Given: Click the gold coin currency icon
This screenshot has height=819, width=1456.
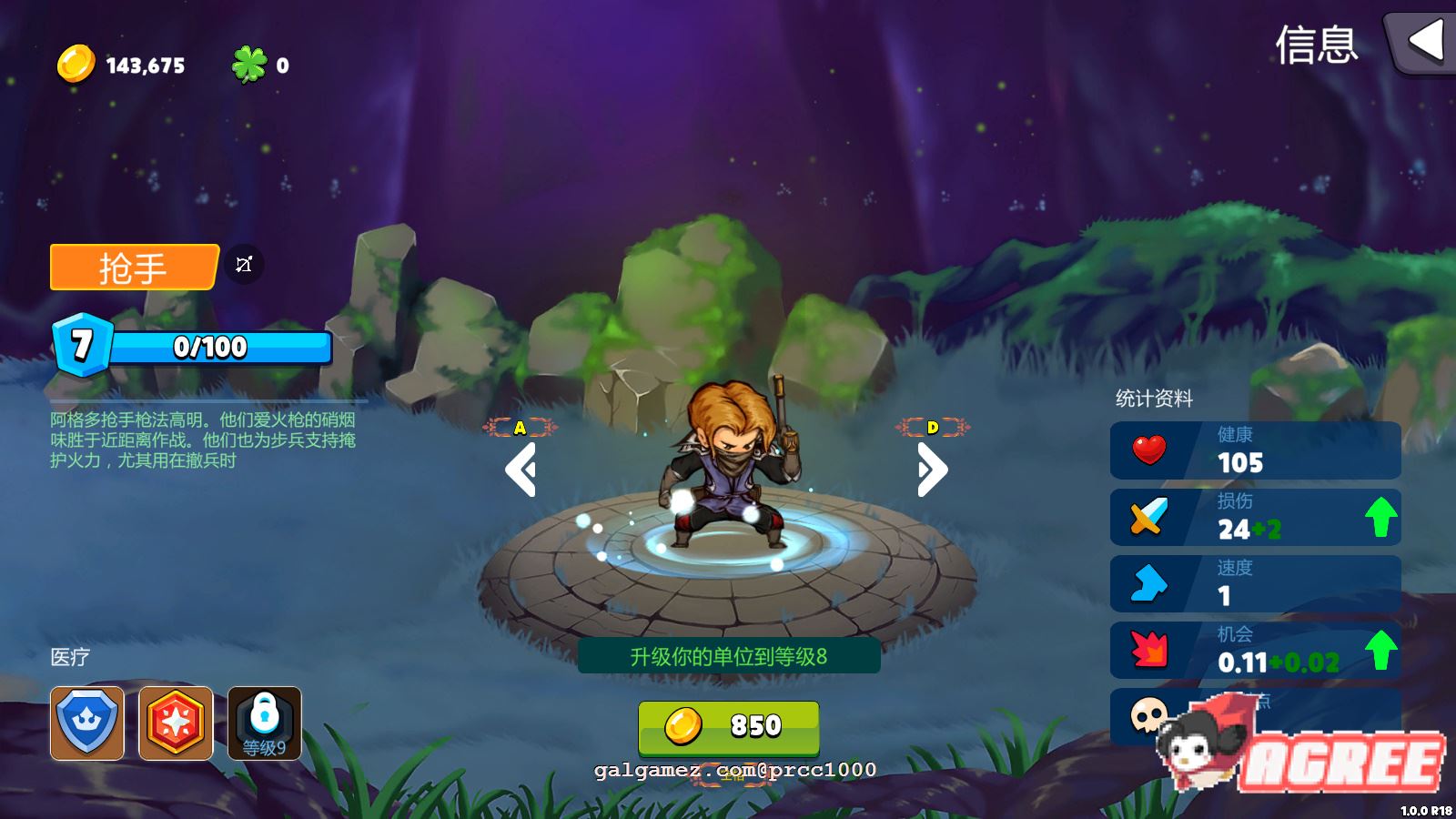Looking at the screenshot, I should click(x=76, y=65).
